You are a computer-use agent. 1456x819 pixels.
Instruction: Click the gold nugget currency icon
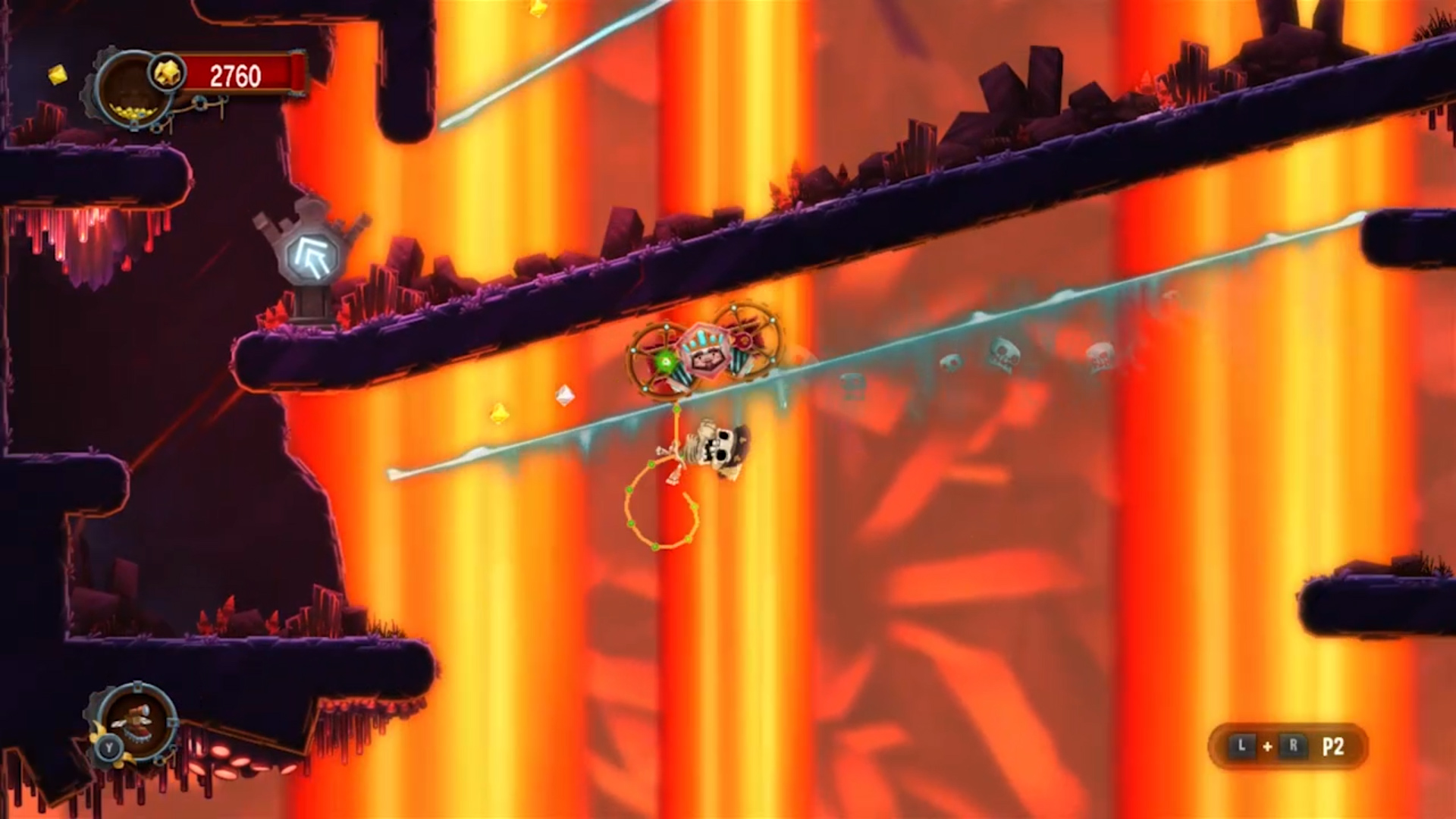(x=167, y=74)
